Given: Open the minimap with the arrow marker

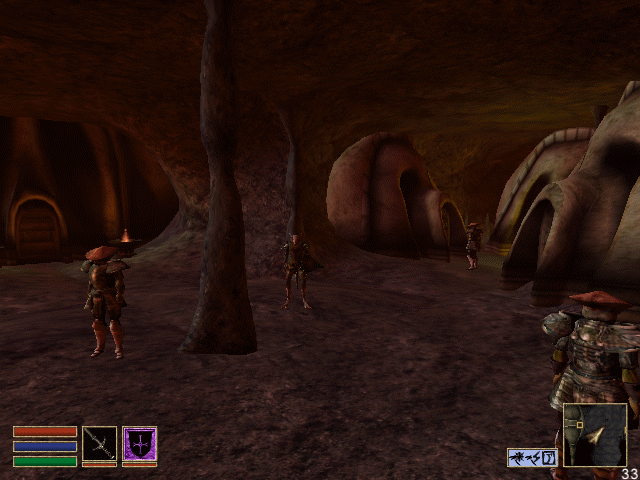Looking at the screenshot, I should point(595,435).
